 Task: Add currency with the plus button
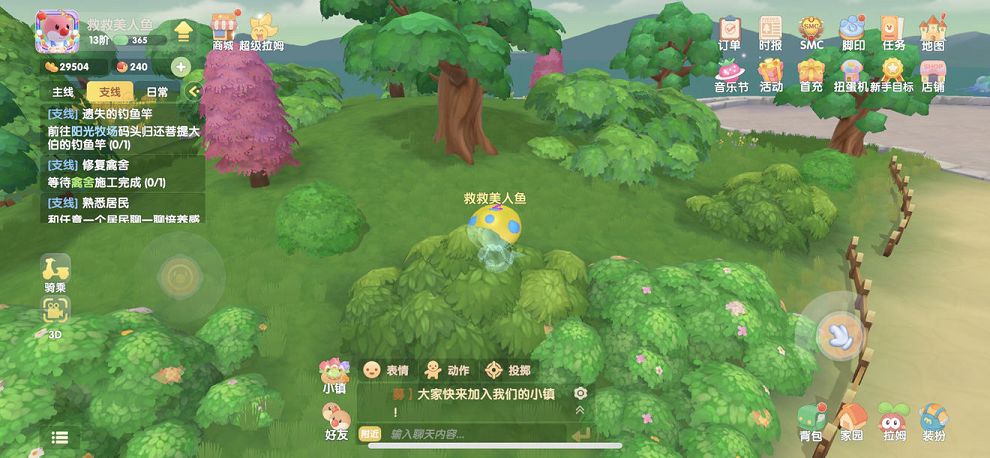tap(180, 67)
